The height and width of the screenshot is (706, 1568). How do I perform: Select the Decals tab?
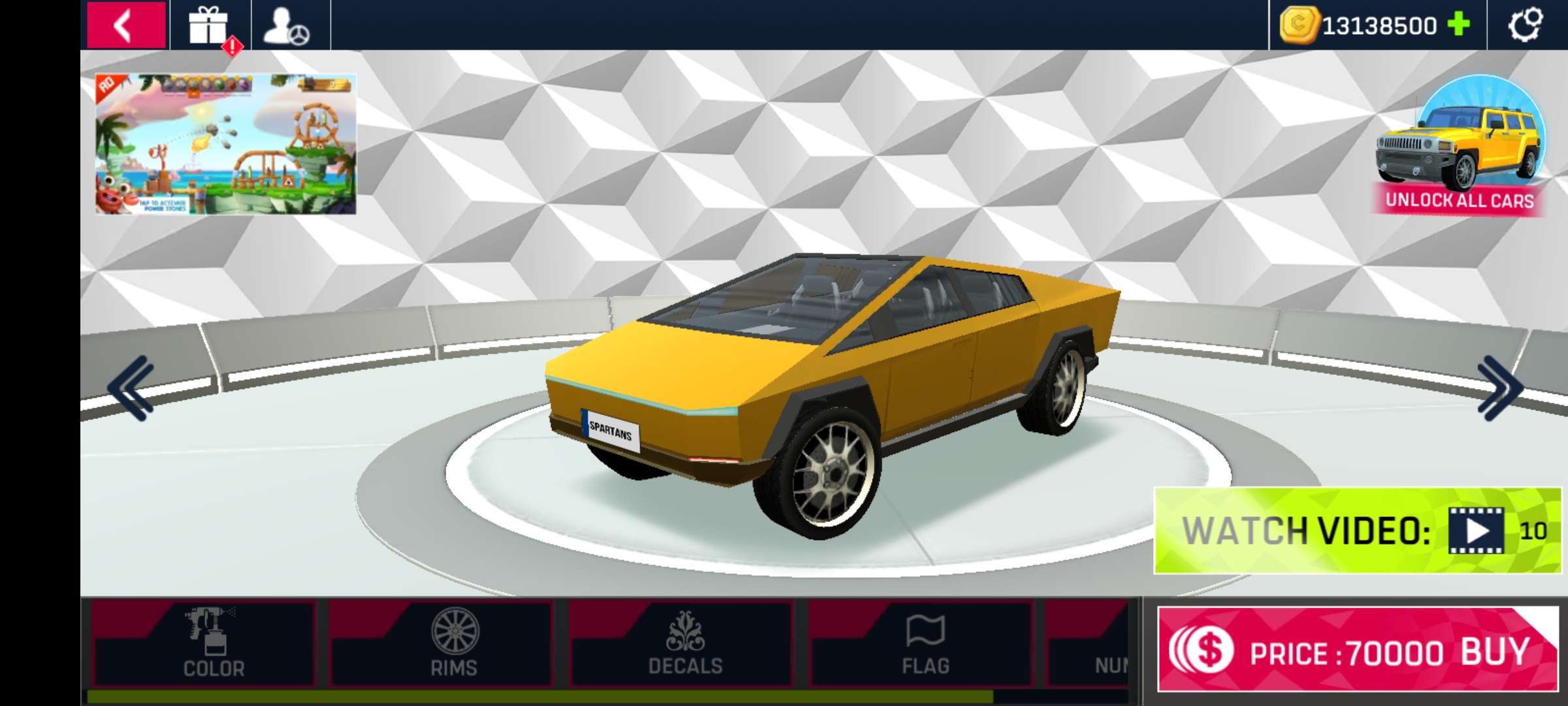685,644
